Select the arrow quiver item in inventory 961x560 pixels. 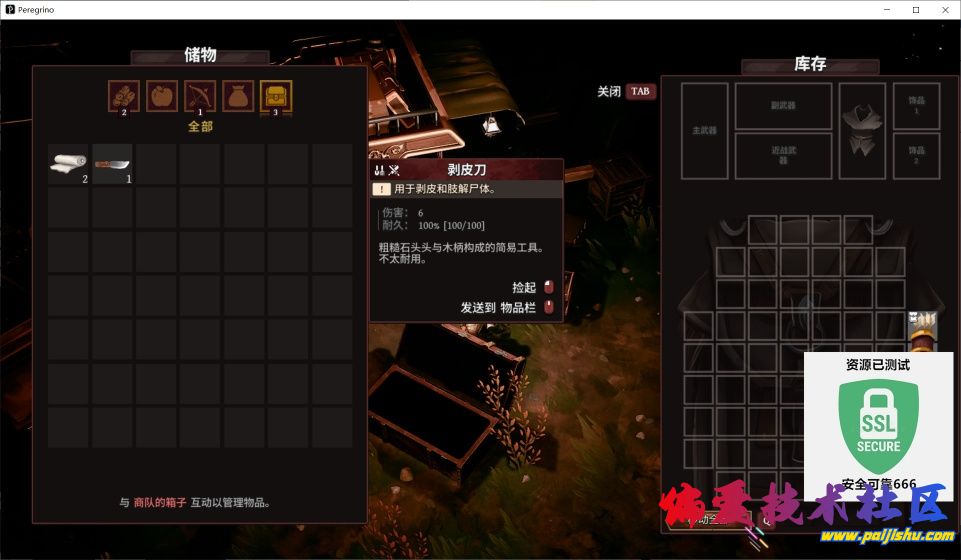[921, 327]
